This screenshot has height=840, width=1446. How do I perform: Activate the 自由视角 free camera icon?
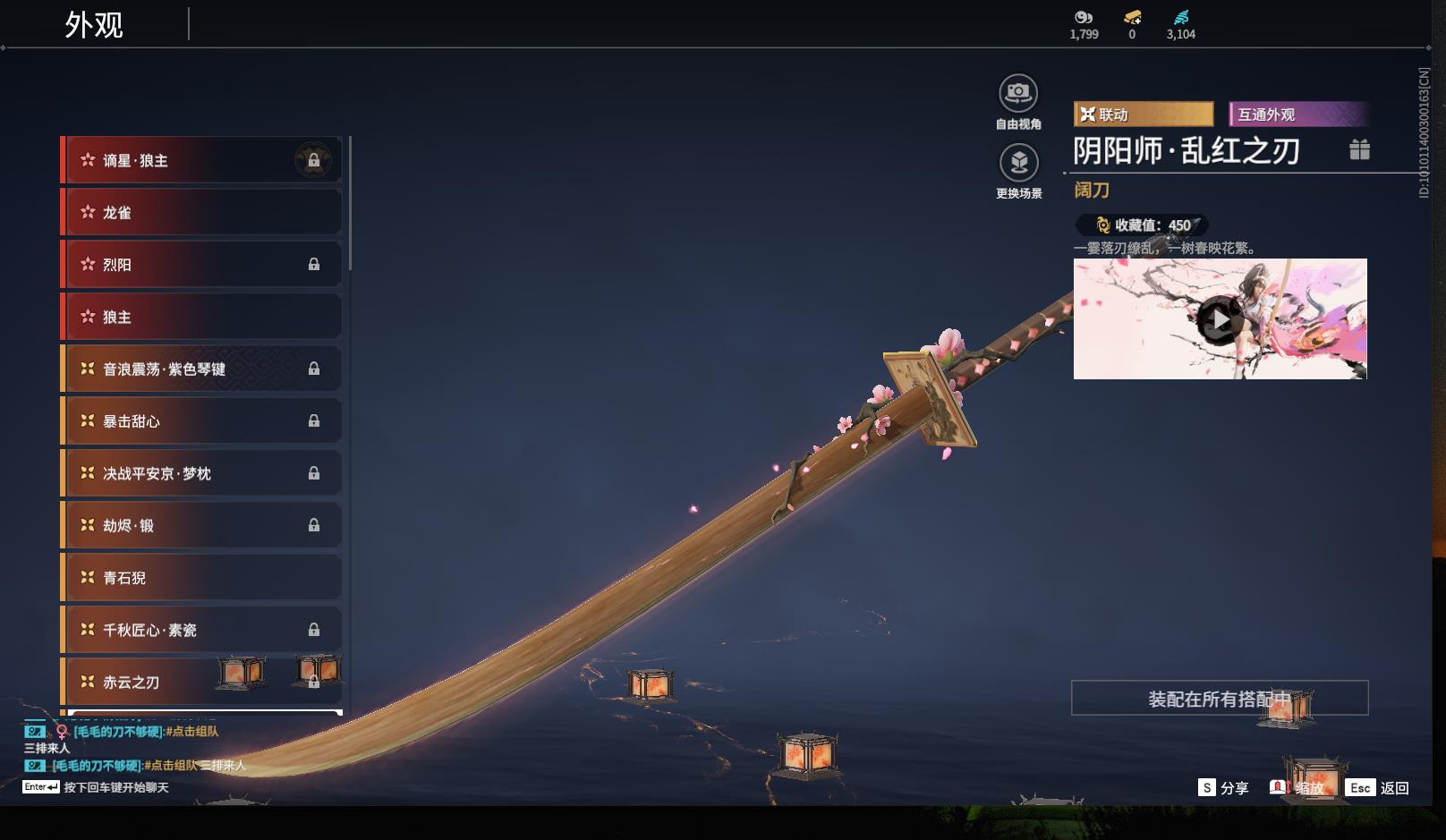tap(1018, 94)
